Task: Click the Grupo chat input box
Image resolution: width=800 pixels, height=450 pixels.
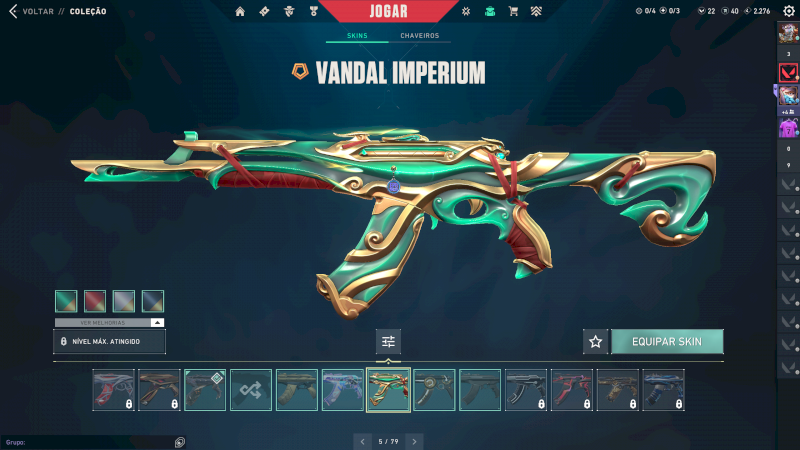Action: [x=90, y=441]
